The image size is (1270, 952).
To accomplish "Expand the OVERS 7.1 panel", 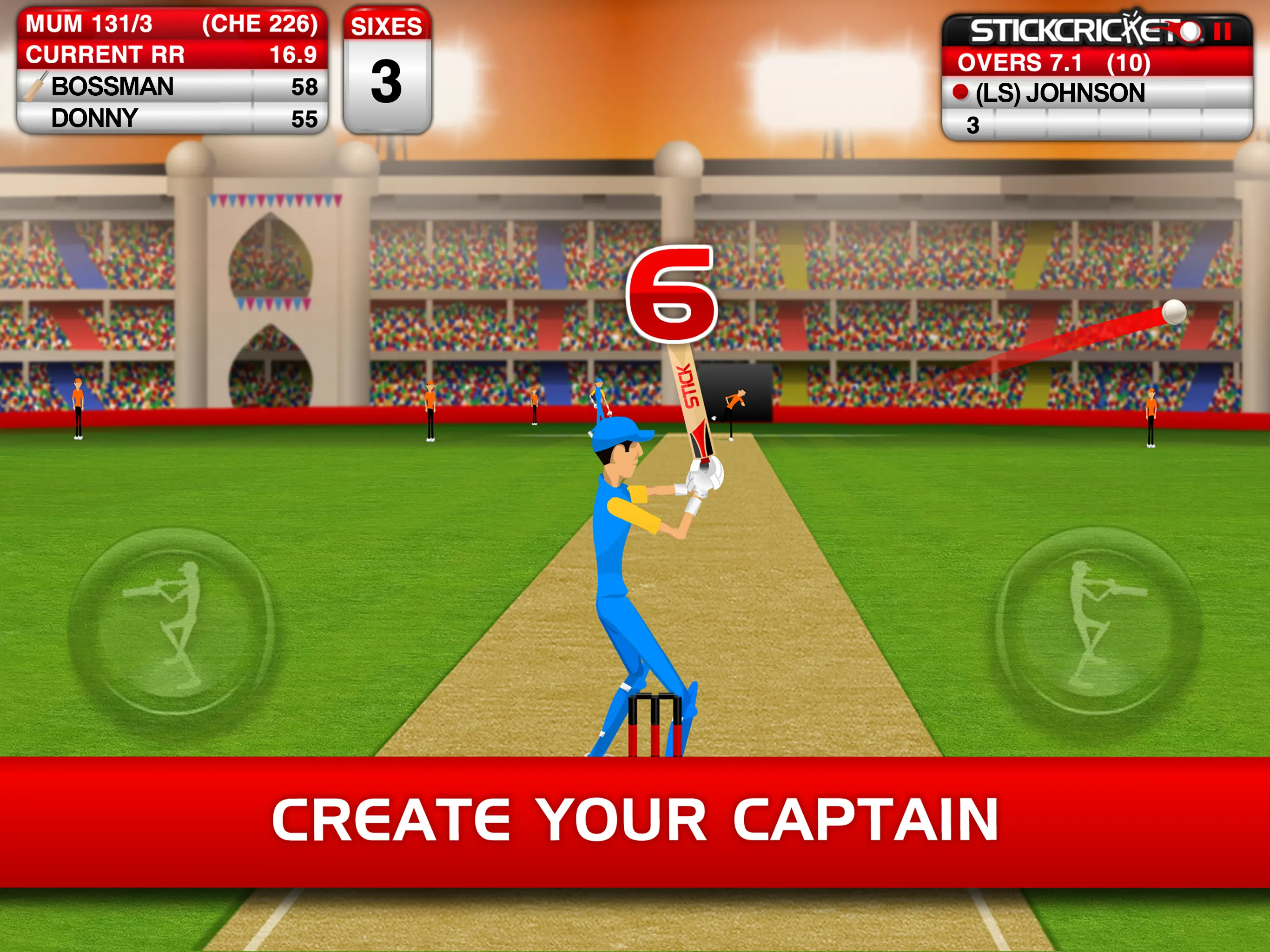I will (x=1051, y=62).
